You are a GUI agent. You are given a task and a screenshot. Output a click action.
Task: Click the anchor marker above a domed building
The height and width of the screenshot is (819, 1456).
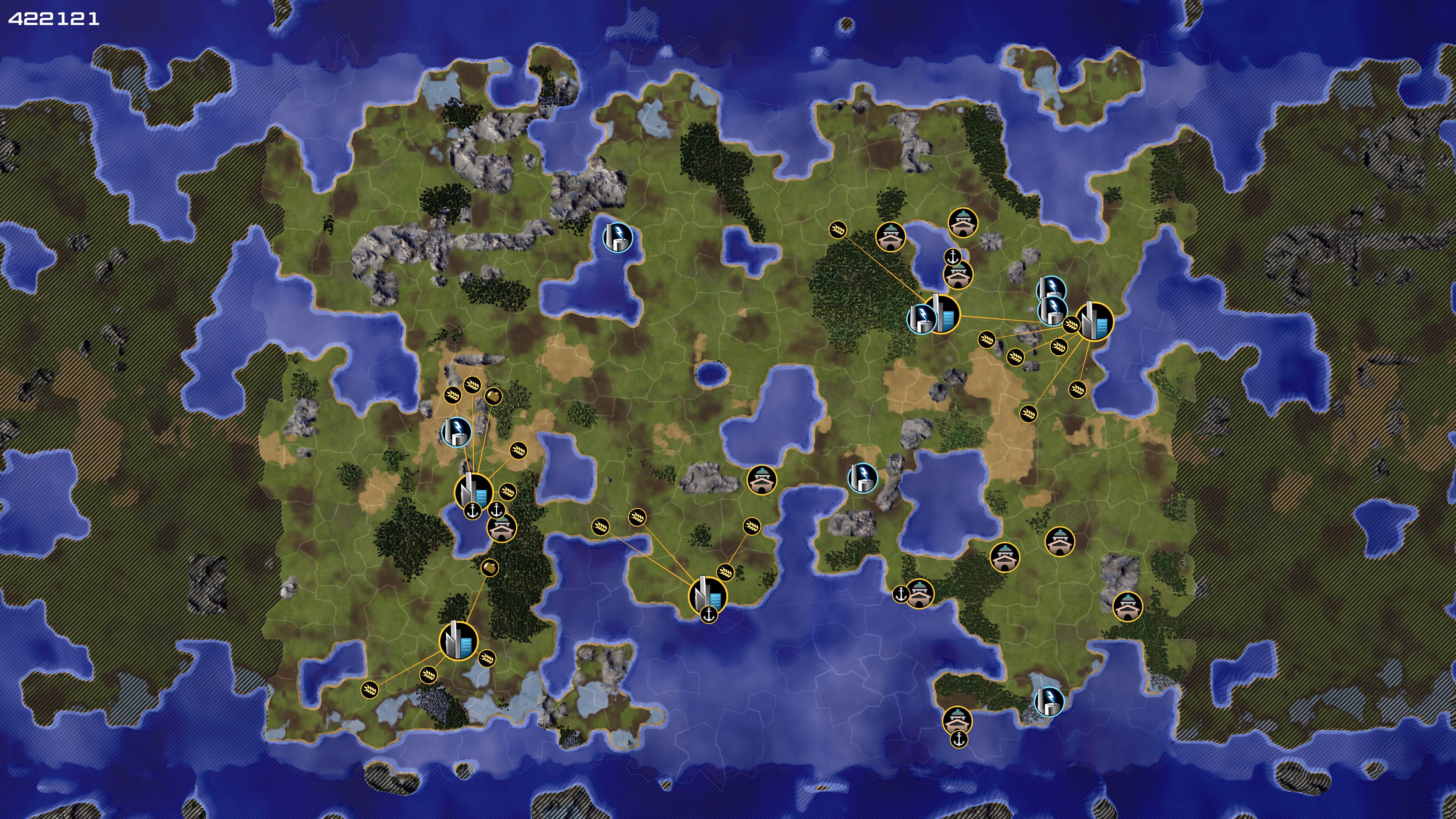point(953,257)
